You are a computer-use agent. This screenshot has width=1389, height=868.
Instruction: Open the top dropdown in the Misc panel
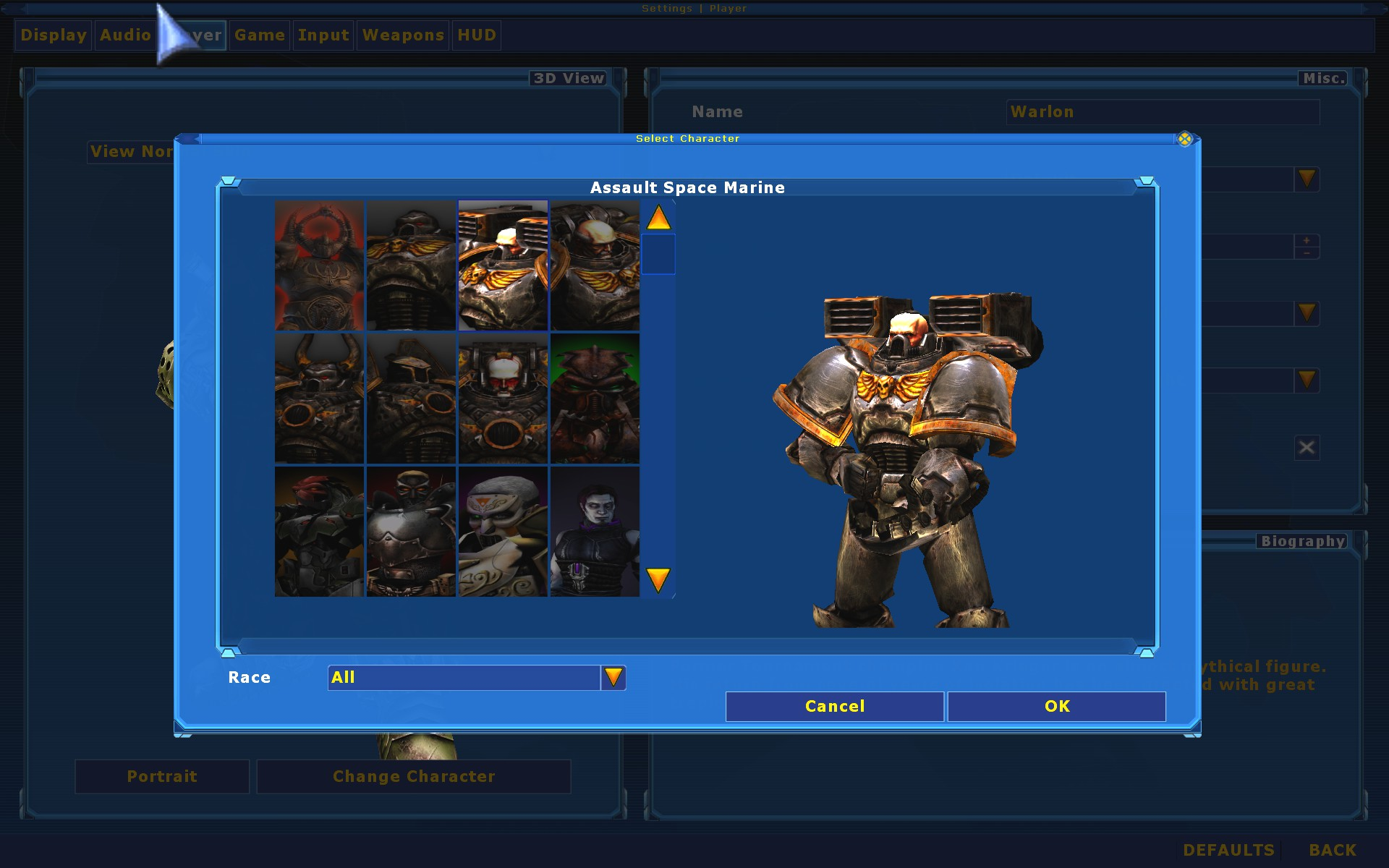(x=1306, y=179)
